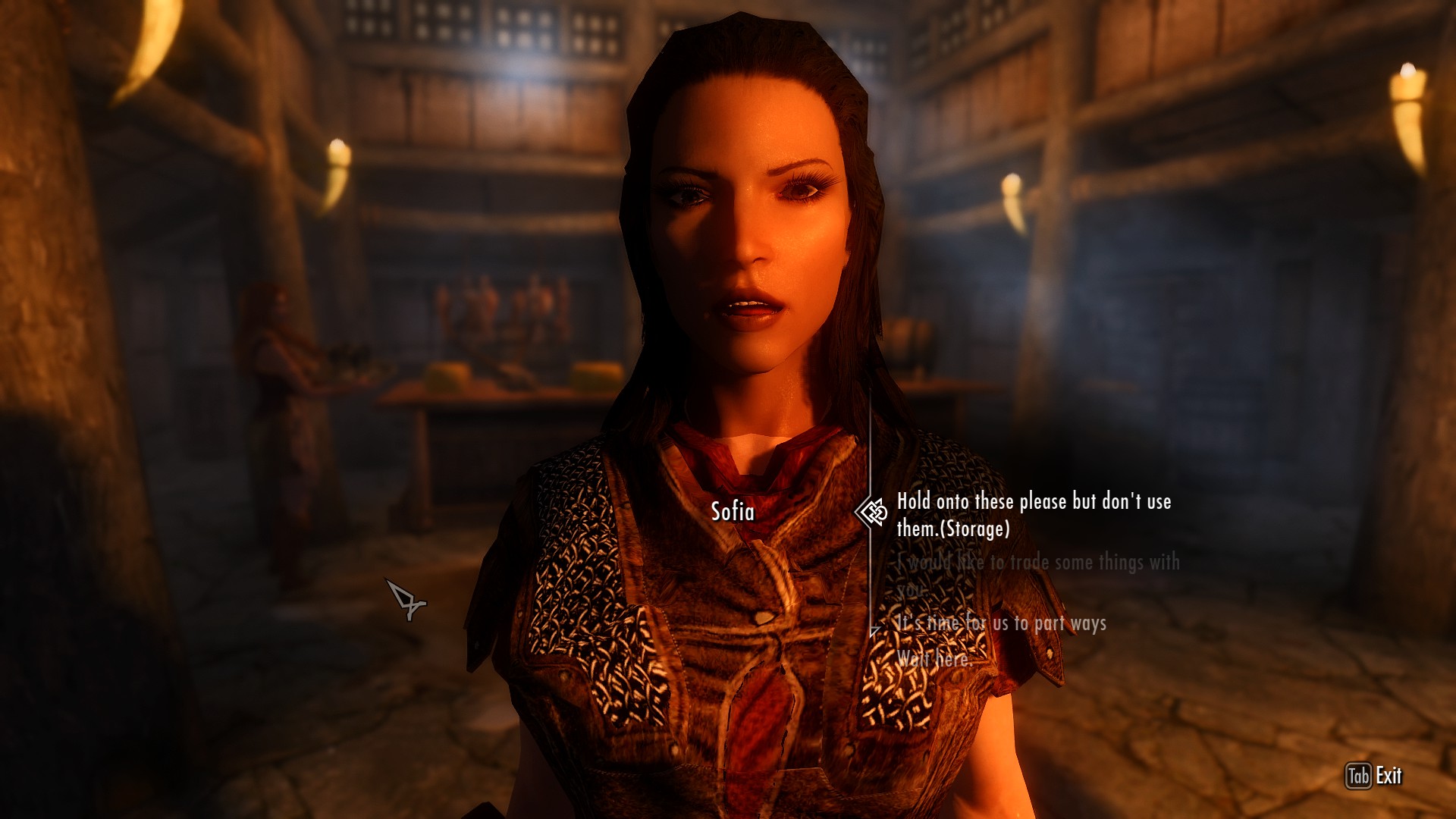
Task: Pick "It's time for us to part ways"
Action: tap(1001, 623)
